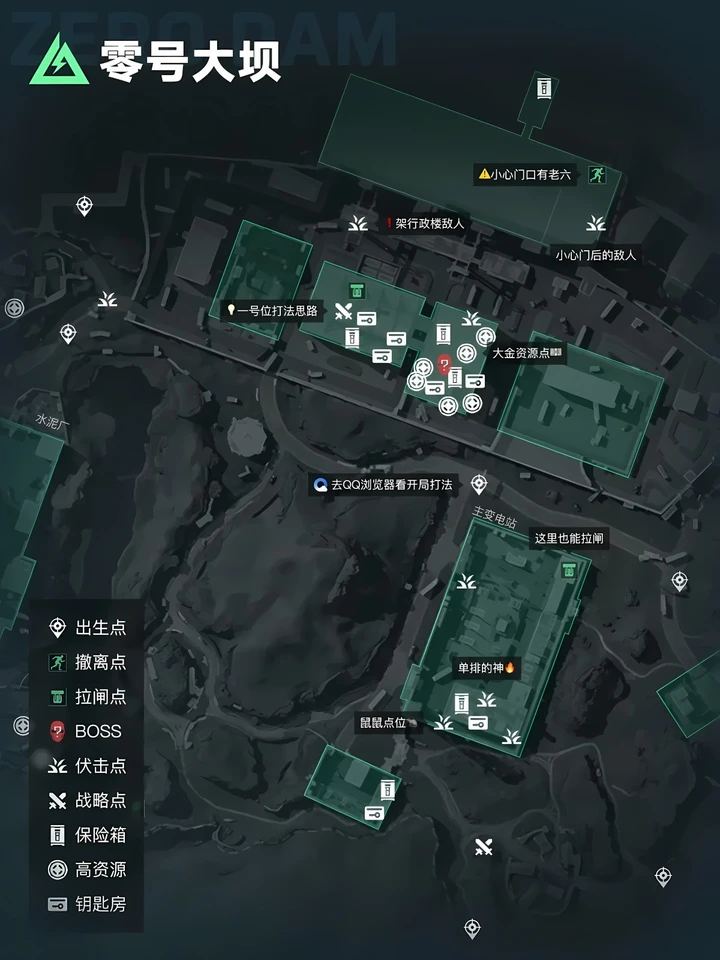720x960 pixels.
Task: Select the red BOSS marker on the map
Action: point(444,368)
